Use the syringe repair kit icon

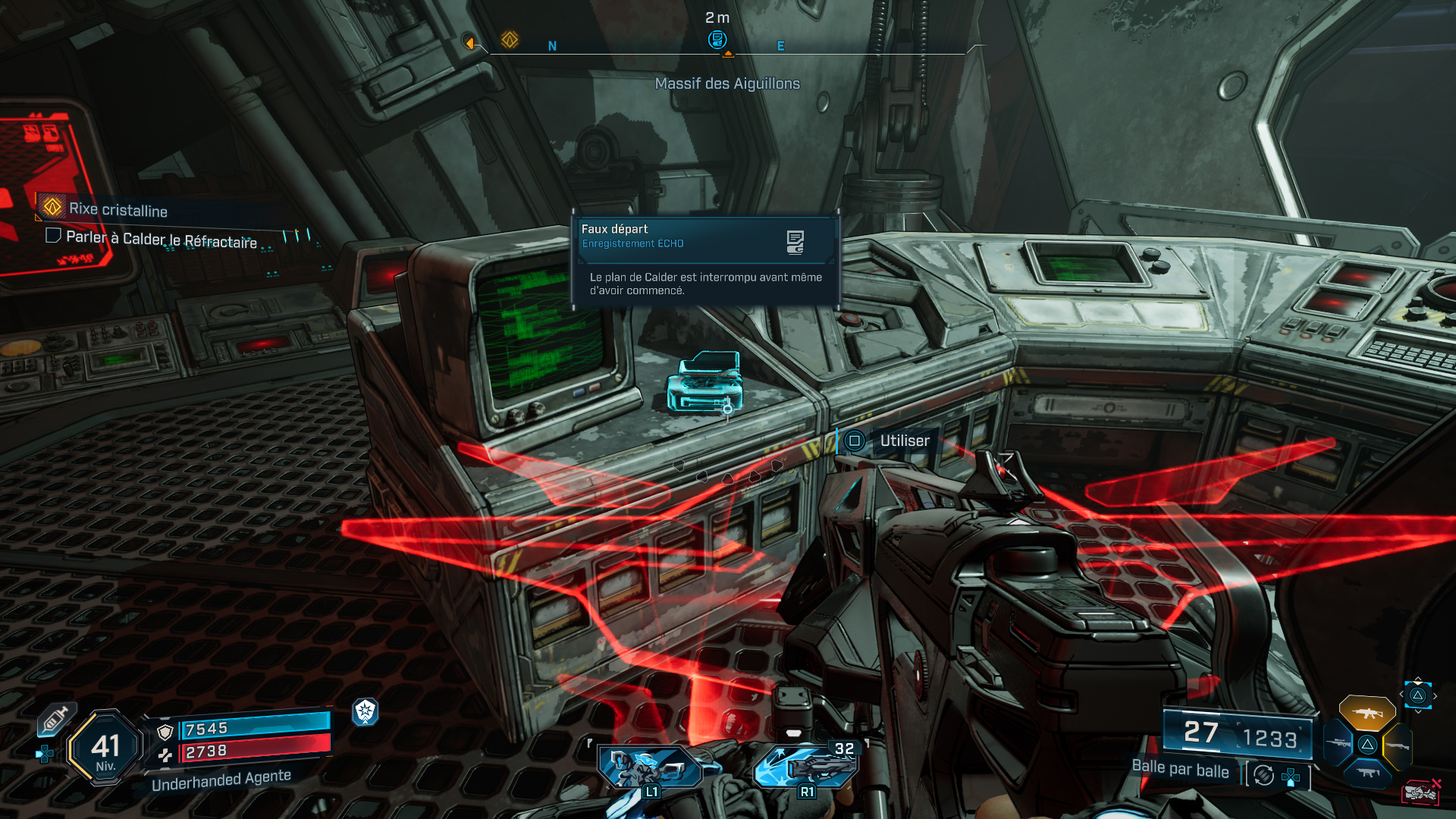point(55,719)
